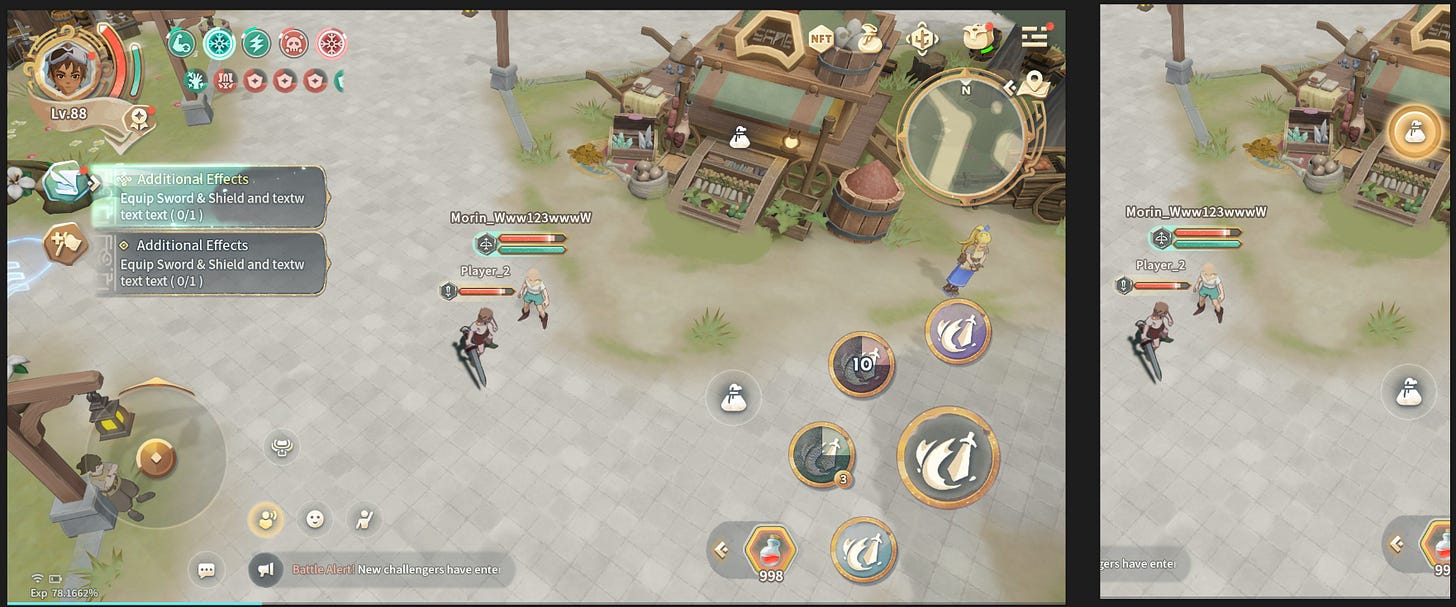Activate the skill showing cooldown 10
1456x607 pixels.
[861, 364]
